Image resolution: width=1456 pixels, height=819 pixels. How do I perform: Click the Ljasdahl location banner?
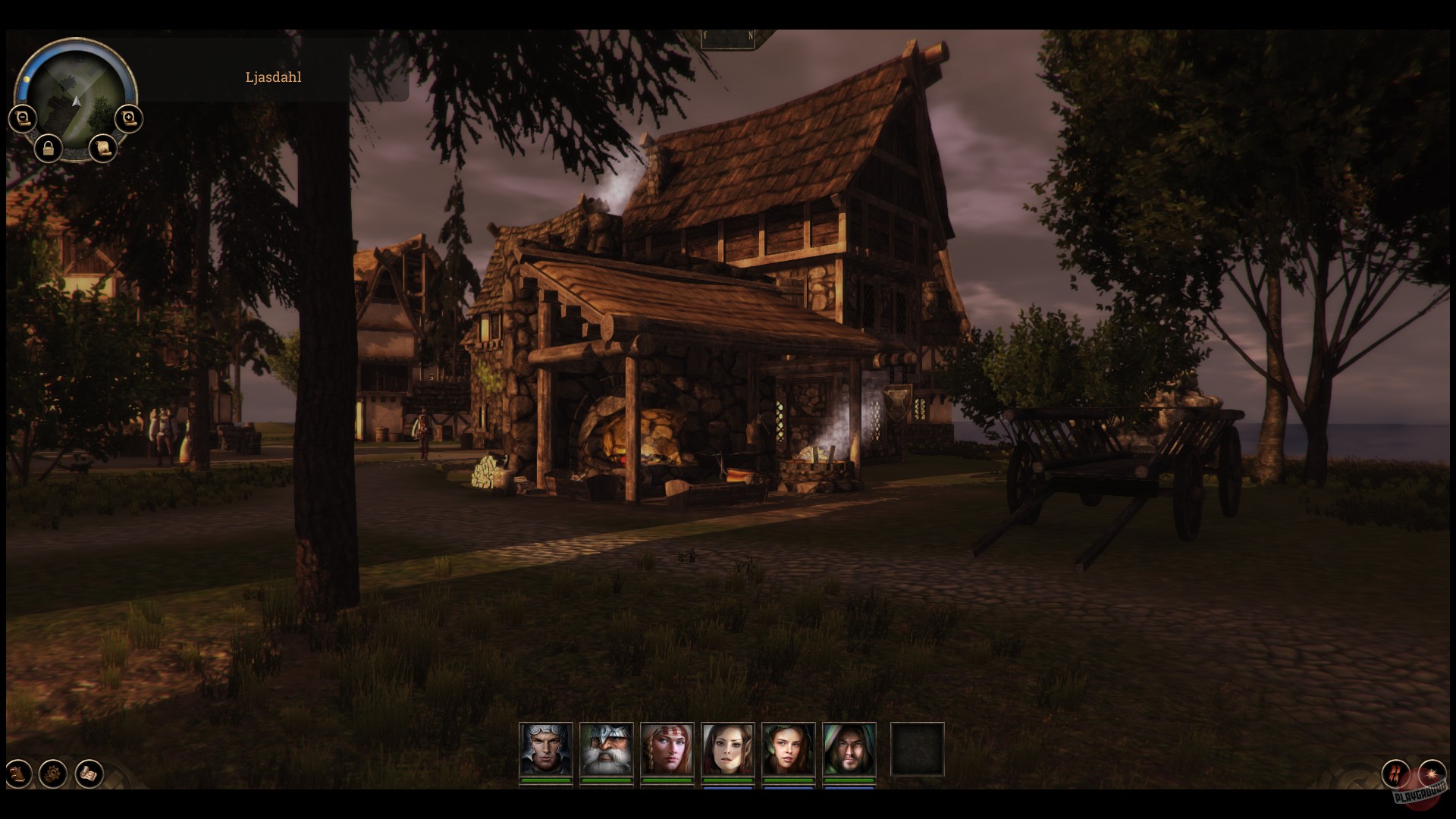[x=273, y=77]
